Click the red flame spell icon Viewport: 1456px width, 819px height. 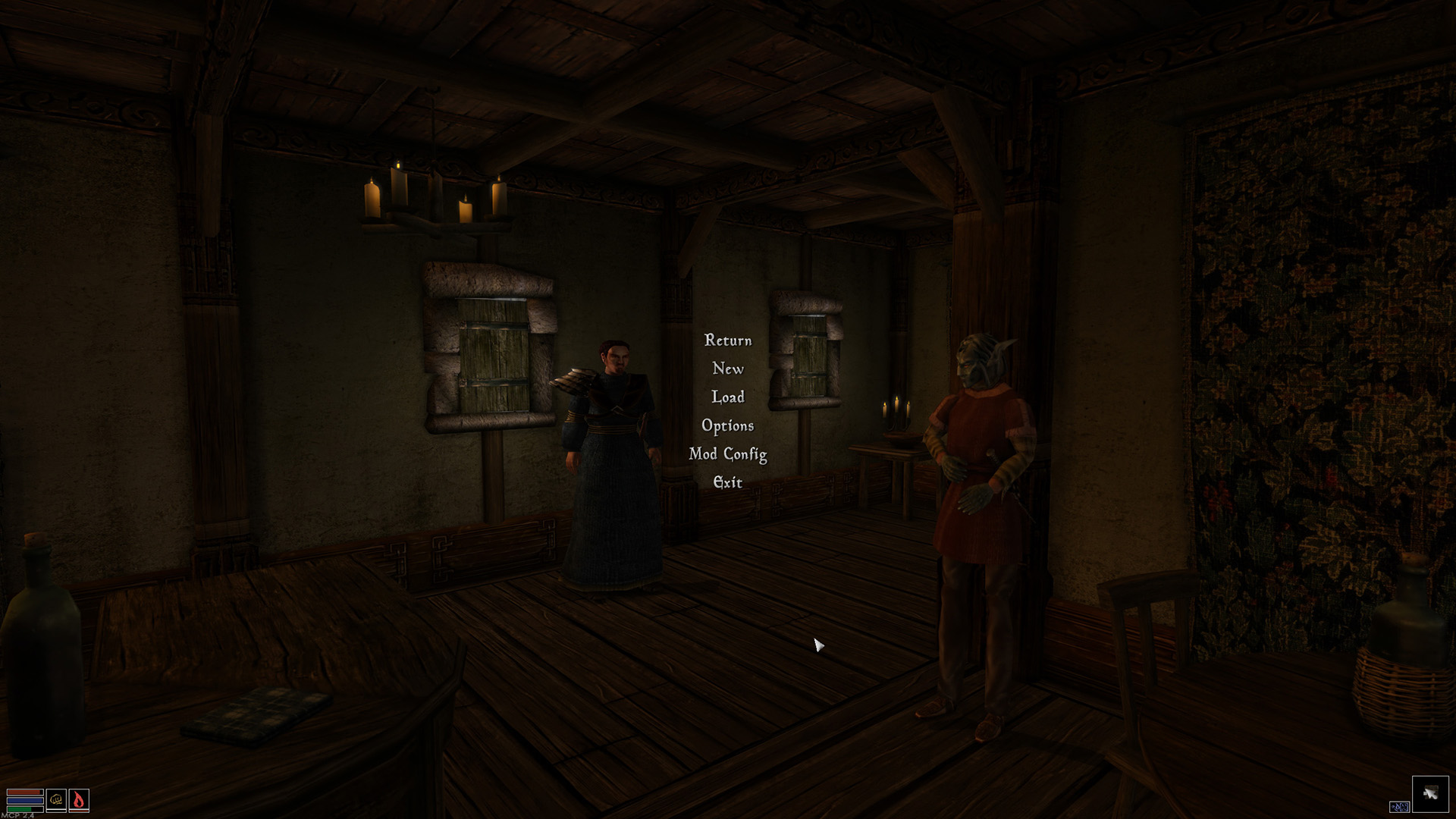tap(79, 799)
